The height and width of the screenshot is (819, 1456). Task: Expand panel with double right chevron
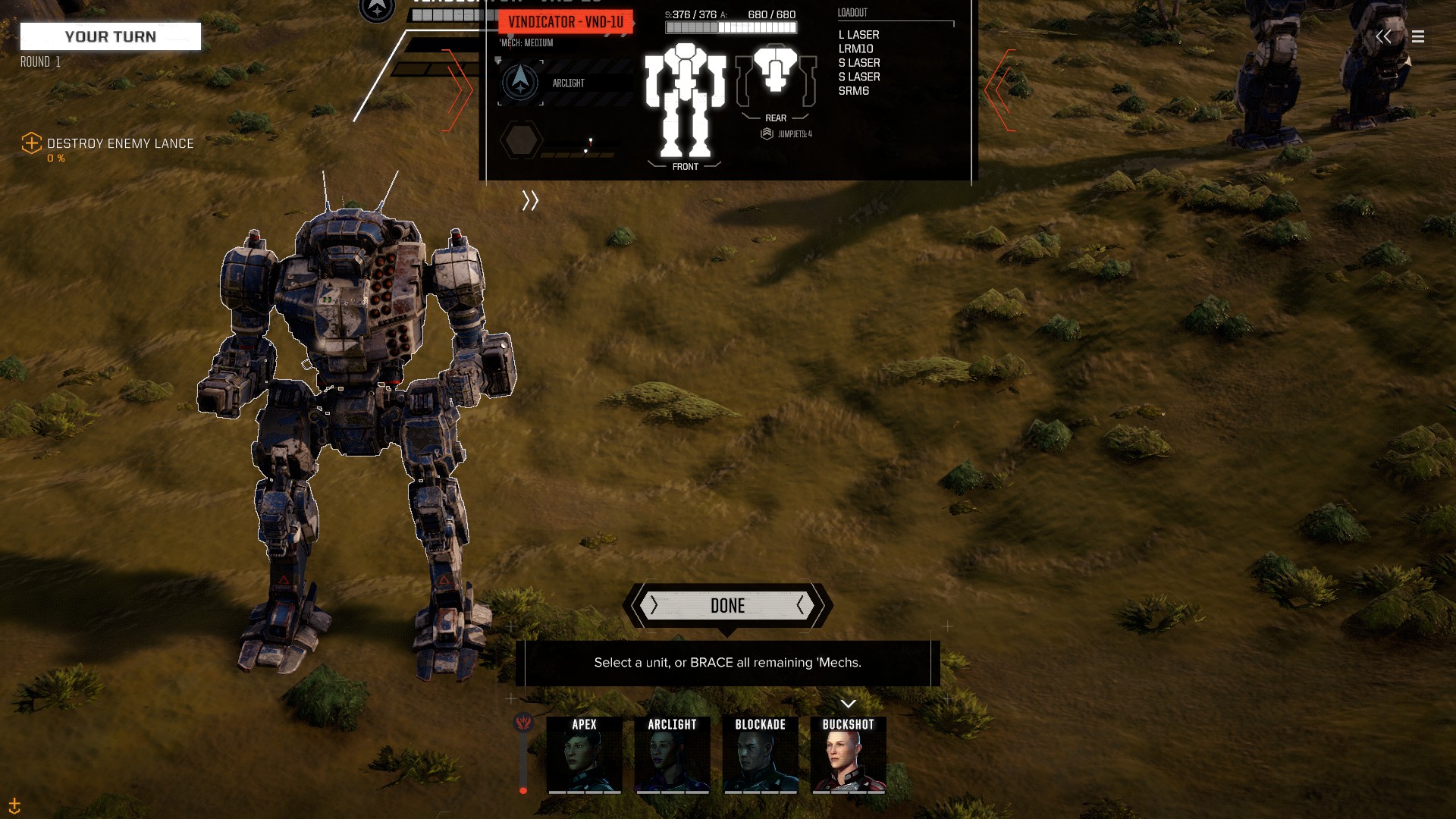click(x=530, y=200)
